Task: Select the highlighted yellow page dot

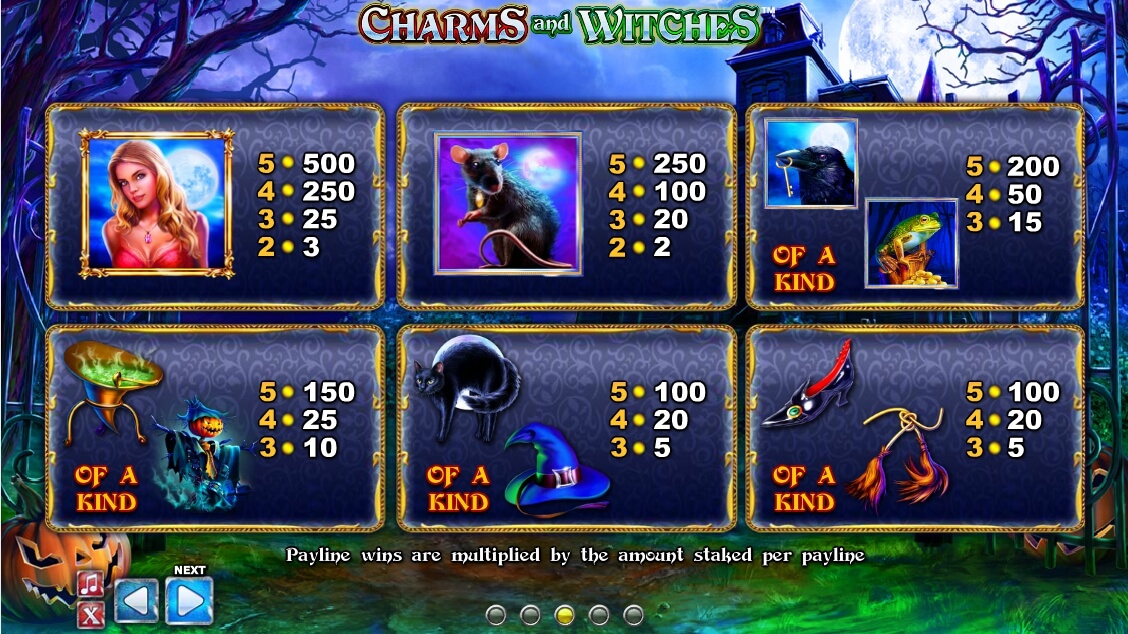Action: pyautogui.click(x=564, y=614)
